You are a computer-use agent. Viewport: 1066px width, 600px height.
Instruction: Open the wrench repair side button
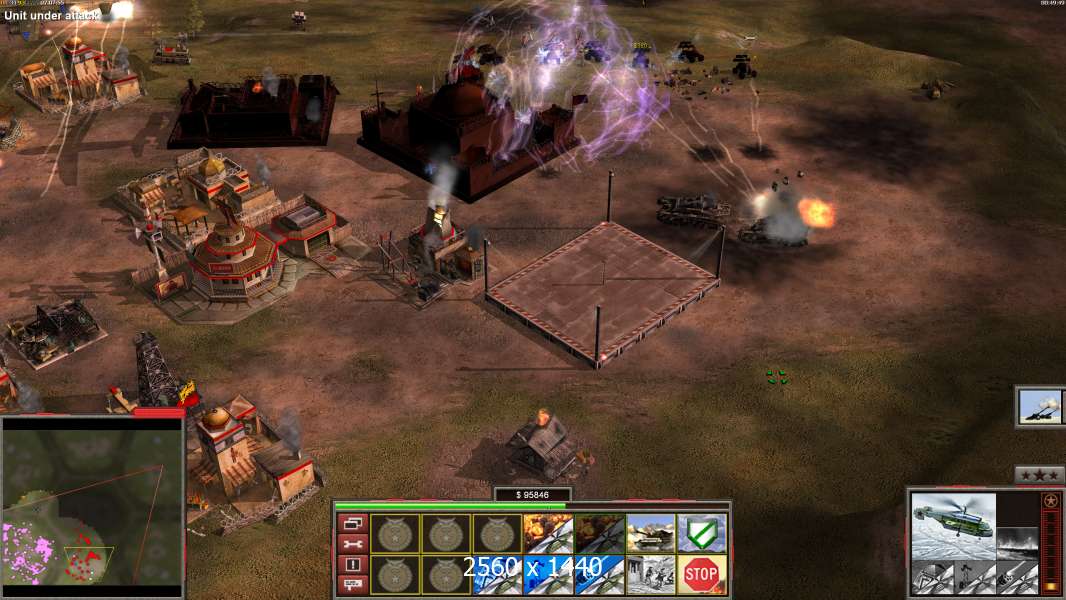tap(351, 544)
